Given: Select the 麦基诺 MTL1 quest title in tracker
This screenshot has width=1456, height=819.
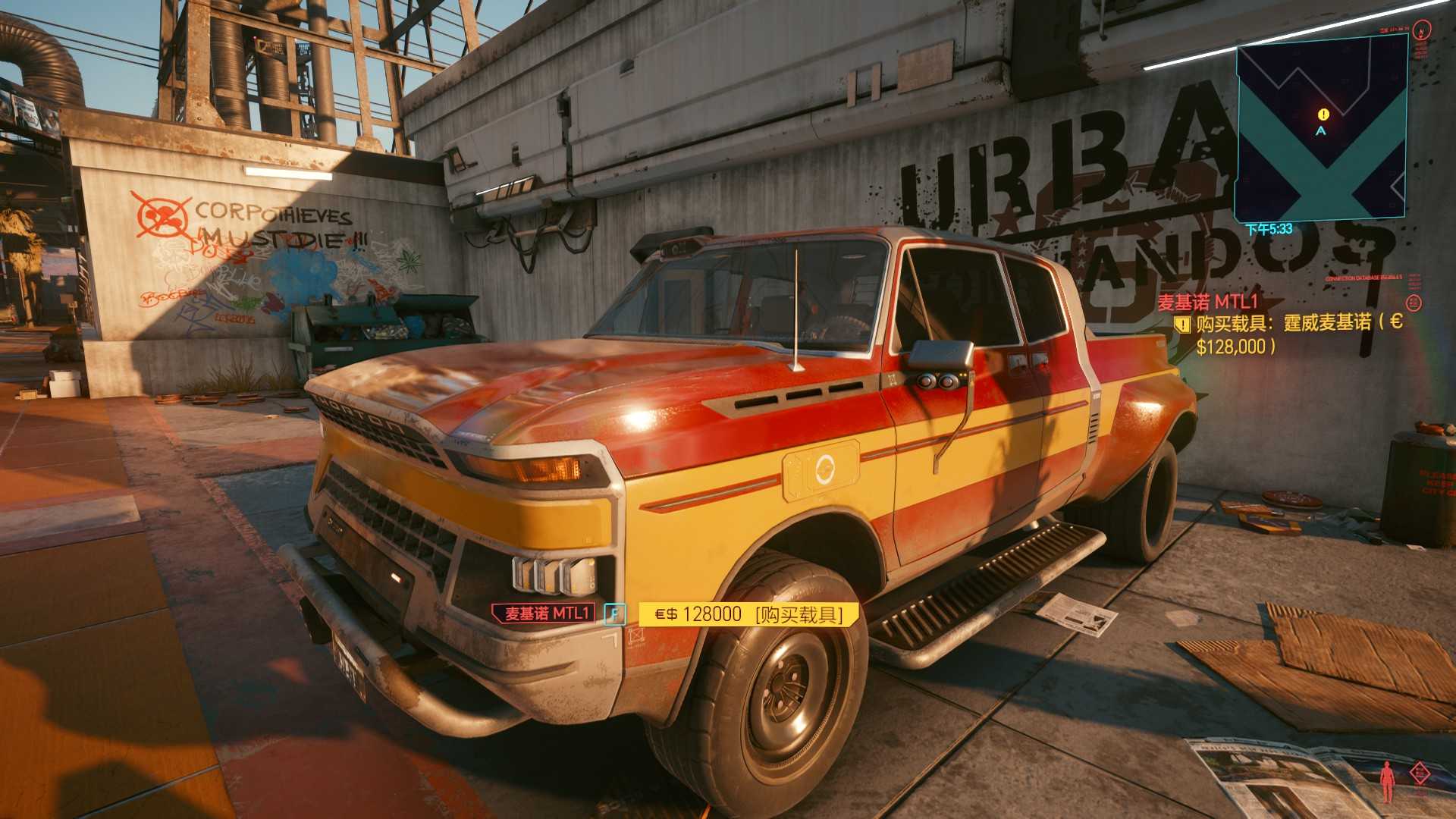Looking at the screenshot, I should [x=1208, y=302].
